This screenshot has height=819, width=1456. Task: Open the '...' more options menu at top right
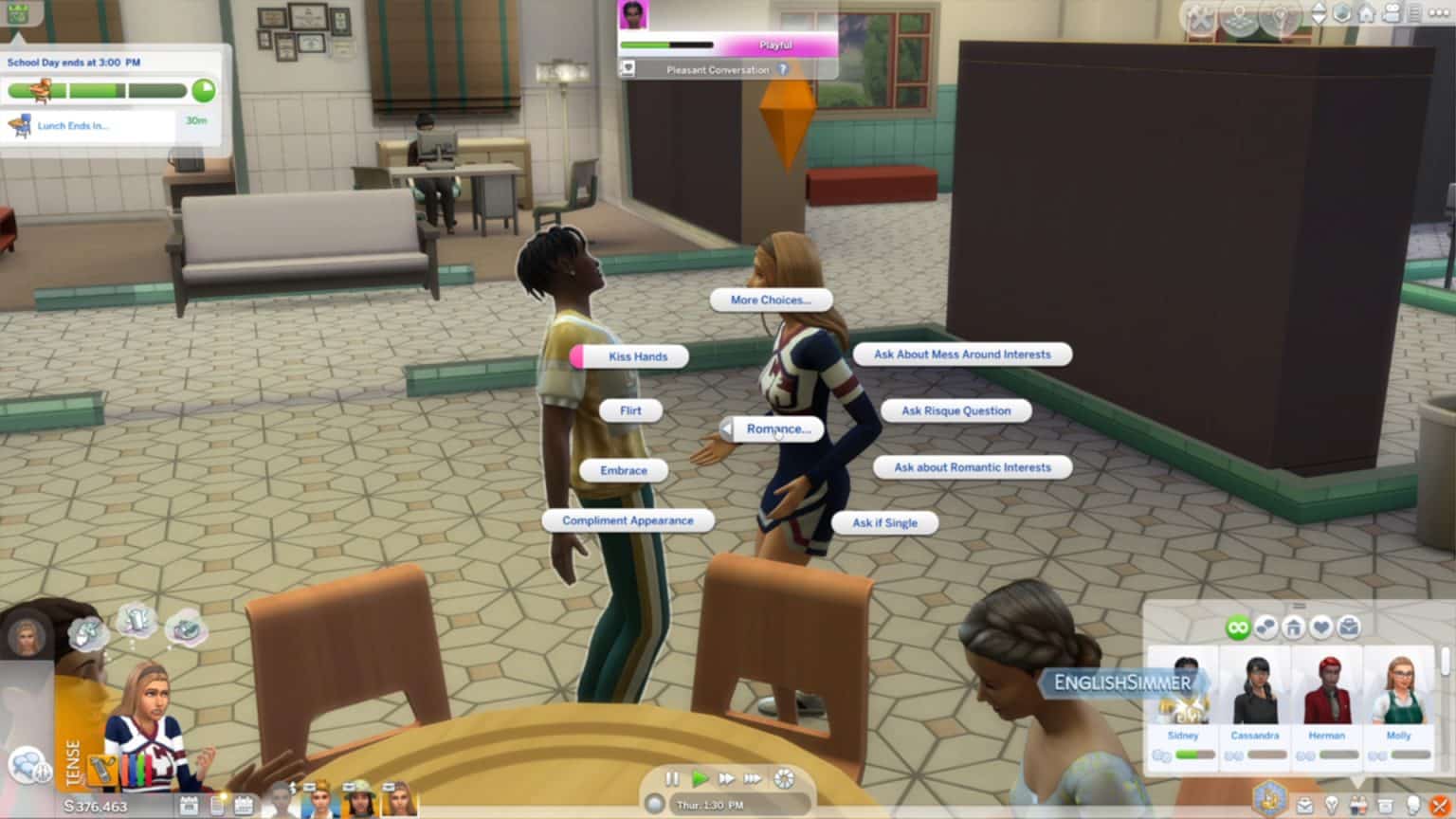click(x=1438, y=13)
